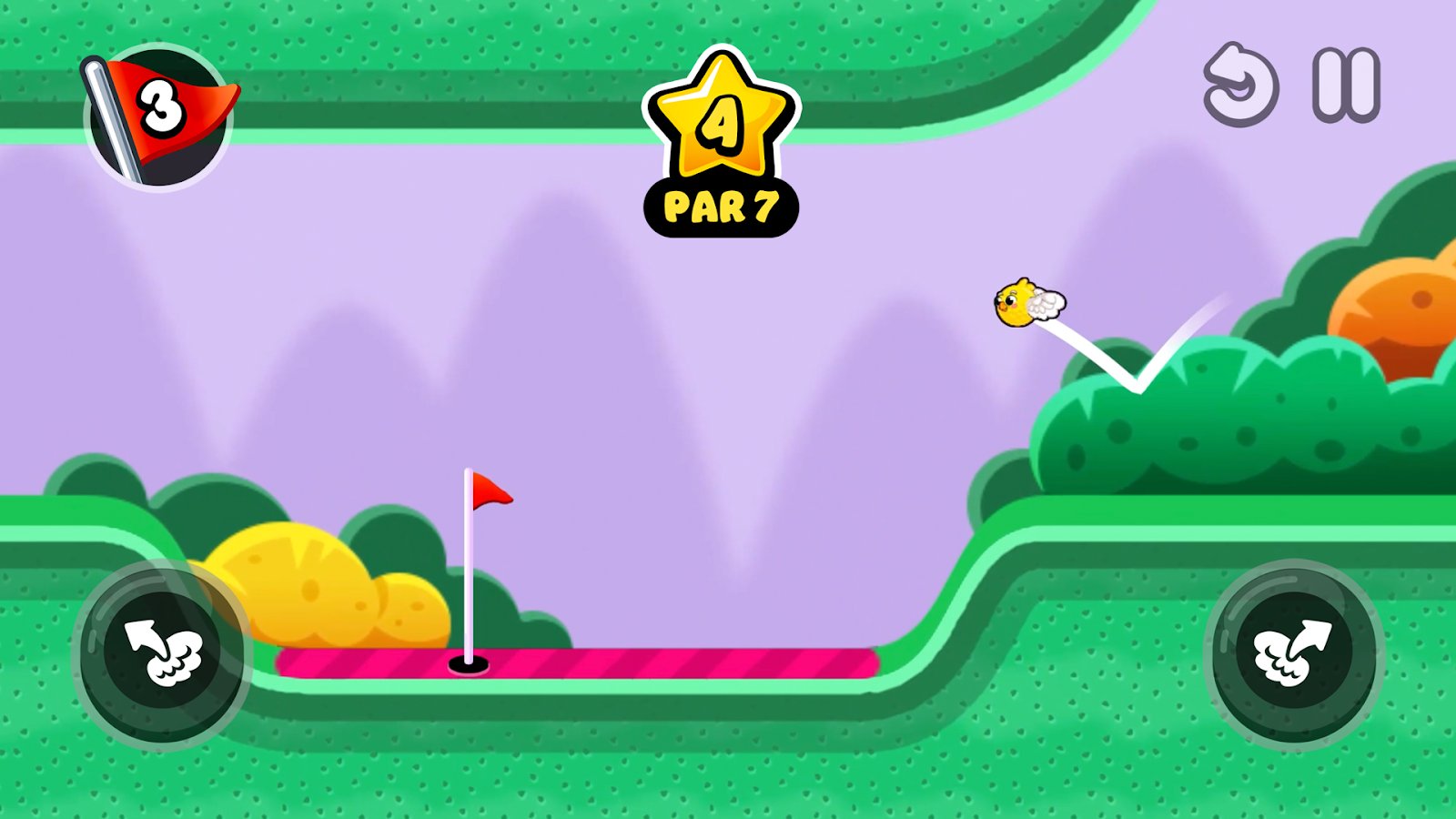The height and width of the screenshot is (819, 1456).
Task: Tap the restart level icon
Action: pos(1240,86)
